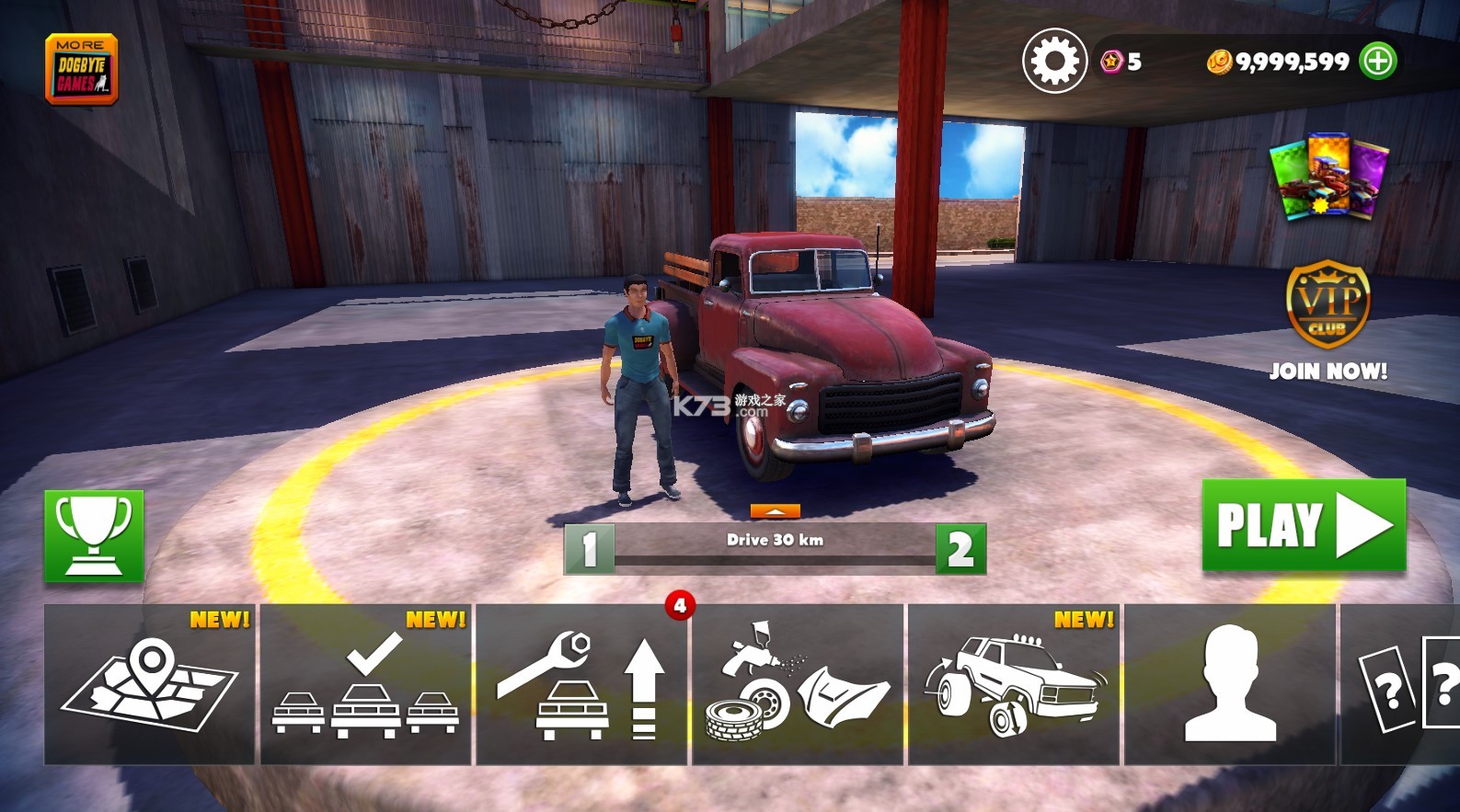Open the map location selection tile
The width and height of the screenshot is (1460, 812).
click(150, 684)
